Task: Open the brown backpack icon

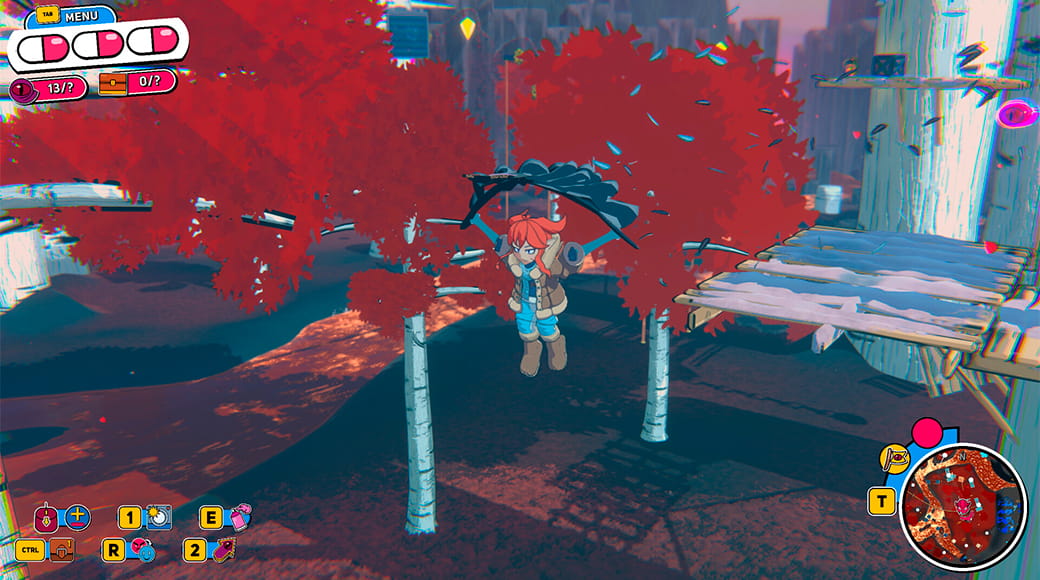Action: click(x=62, y=549)
